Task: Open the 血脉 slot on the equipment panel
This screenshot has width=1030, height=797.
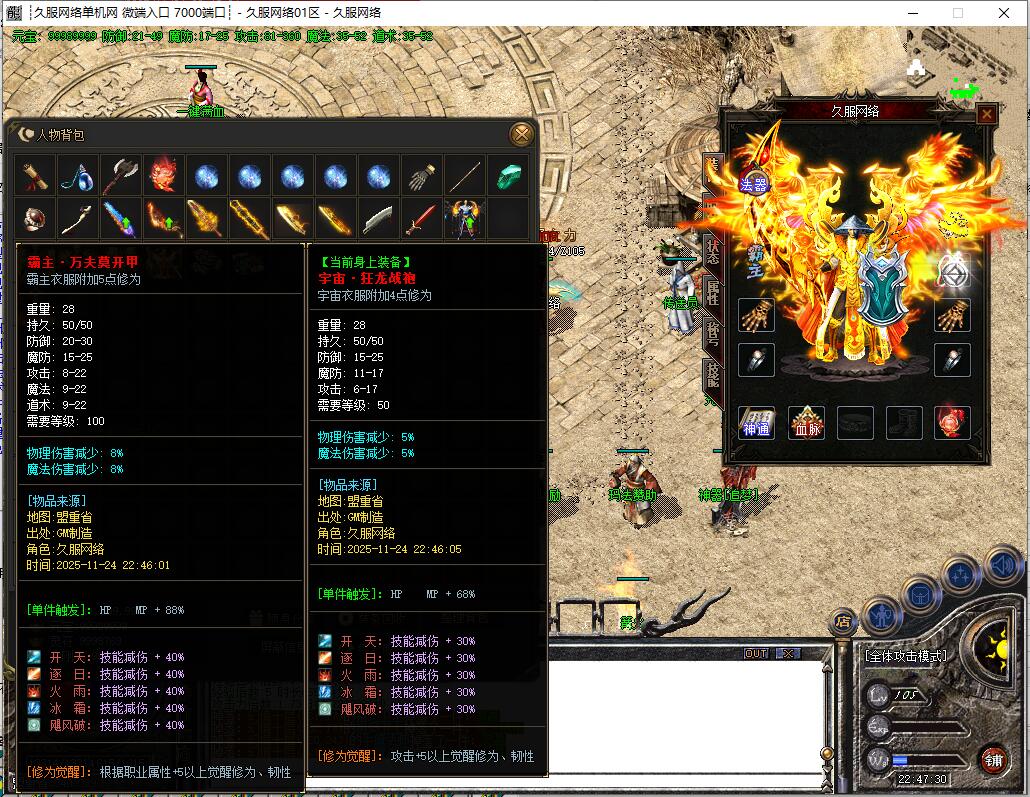Action: point(806,423)
